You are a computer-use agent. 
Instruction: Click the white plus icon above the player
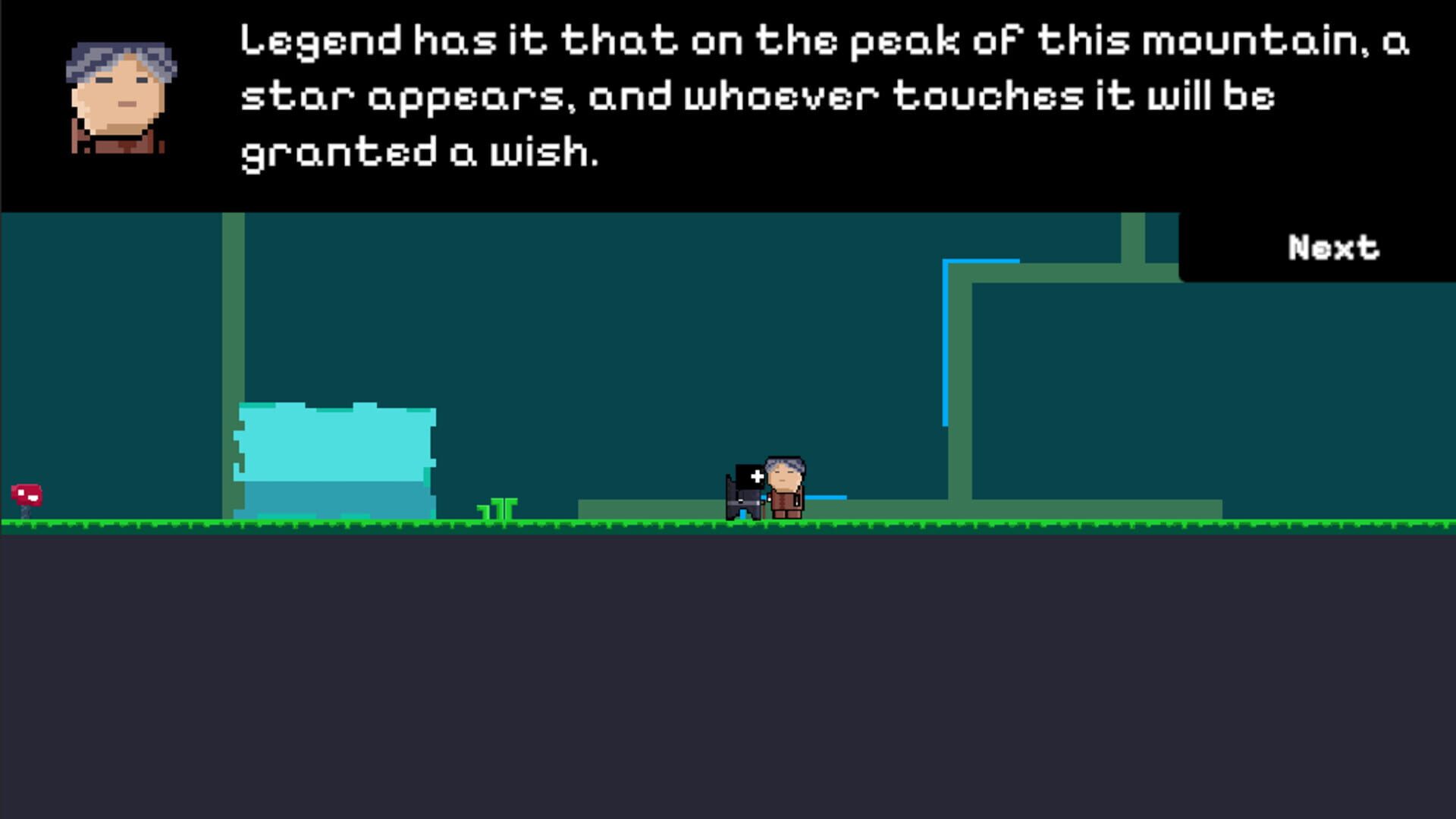[757, 476]
